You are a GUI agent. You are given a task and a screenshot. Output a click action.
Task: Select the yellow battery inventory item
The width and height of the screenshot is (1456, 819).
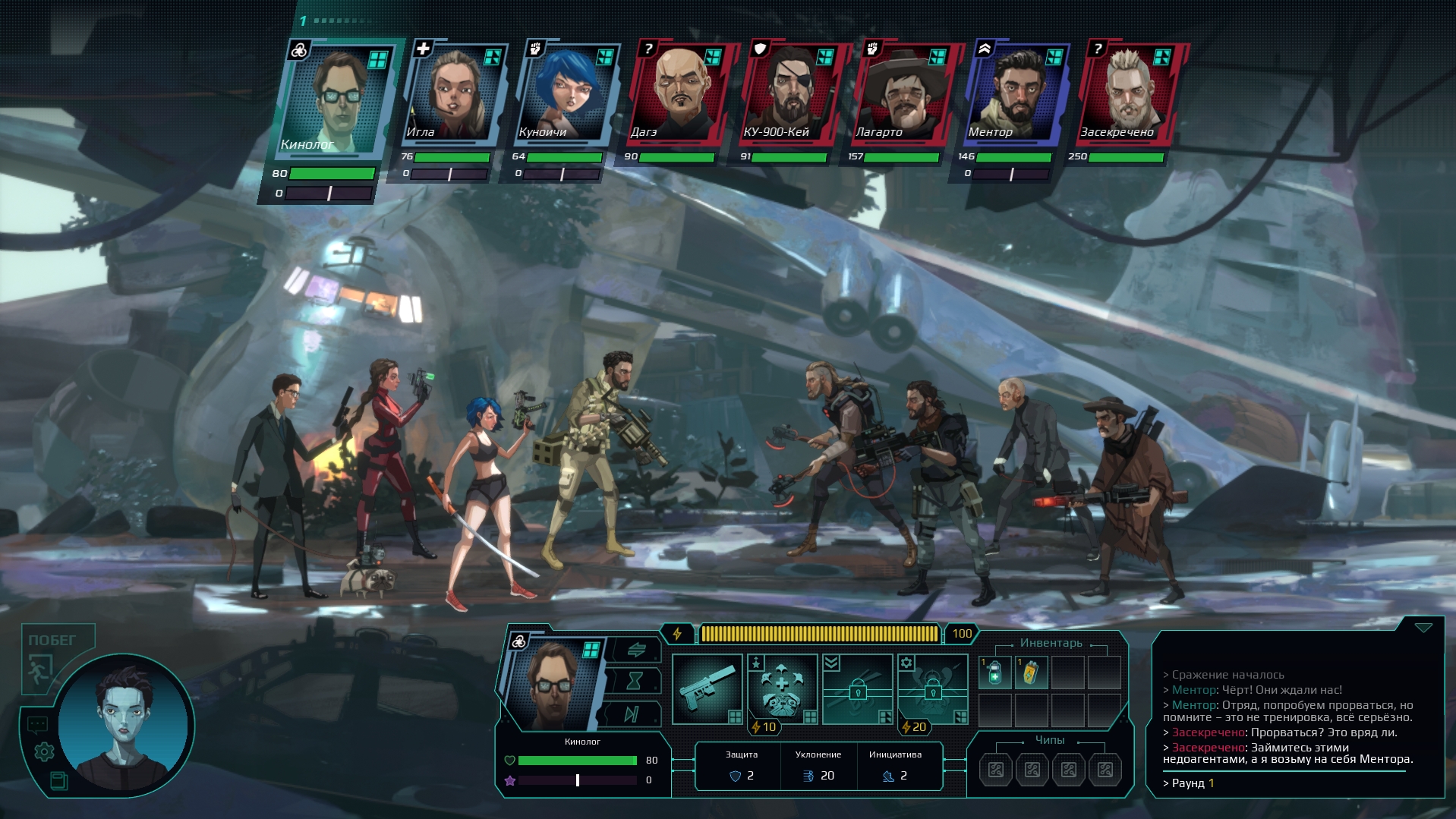(1031, 673)
